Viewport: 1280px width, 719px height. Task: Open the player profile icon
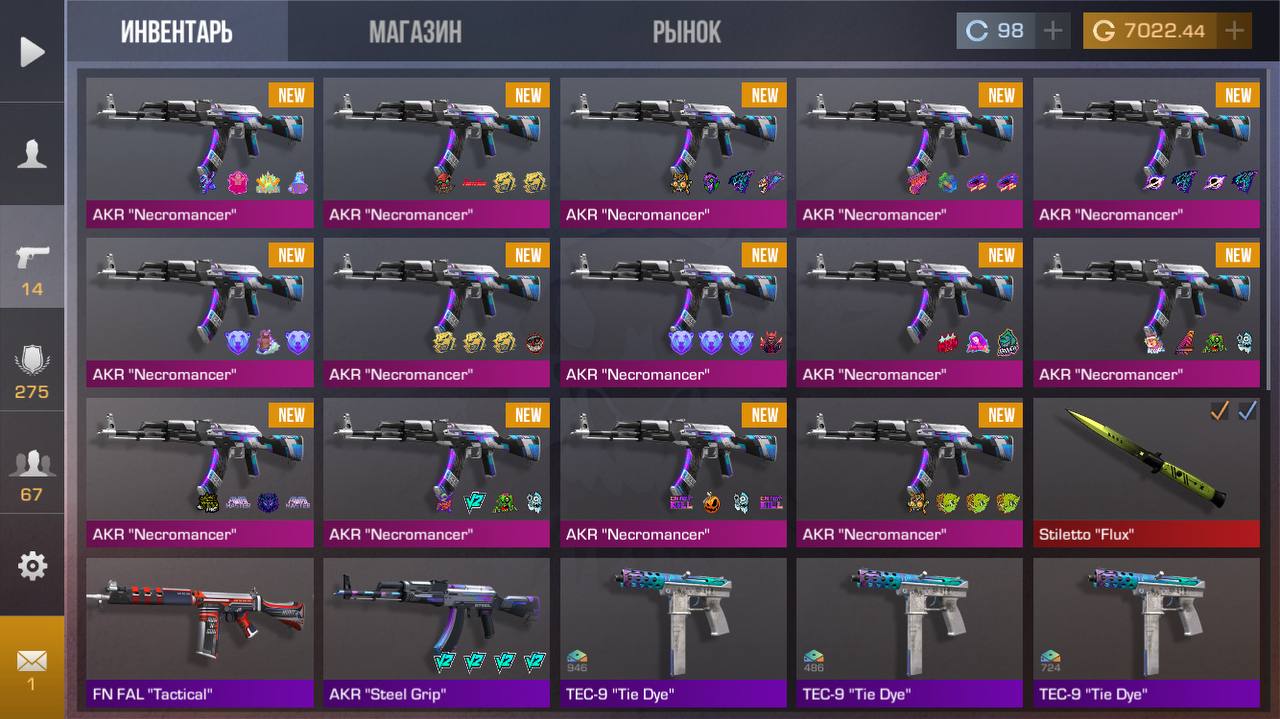click(x=32, y=154)
